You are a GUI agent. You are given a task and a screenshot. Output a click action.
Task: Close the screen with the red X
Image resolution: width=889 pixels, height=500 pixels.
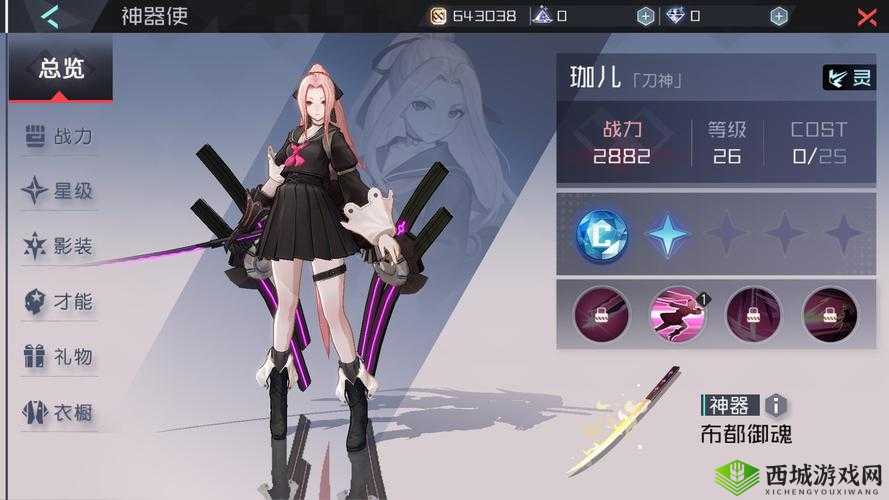point(866,16)
